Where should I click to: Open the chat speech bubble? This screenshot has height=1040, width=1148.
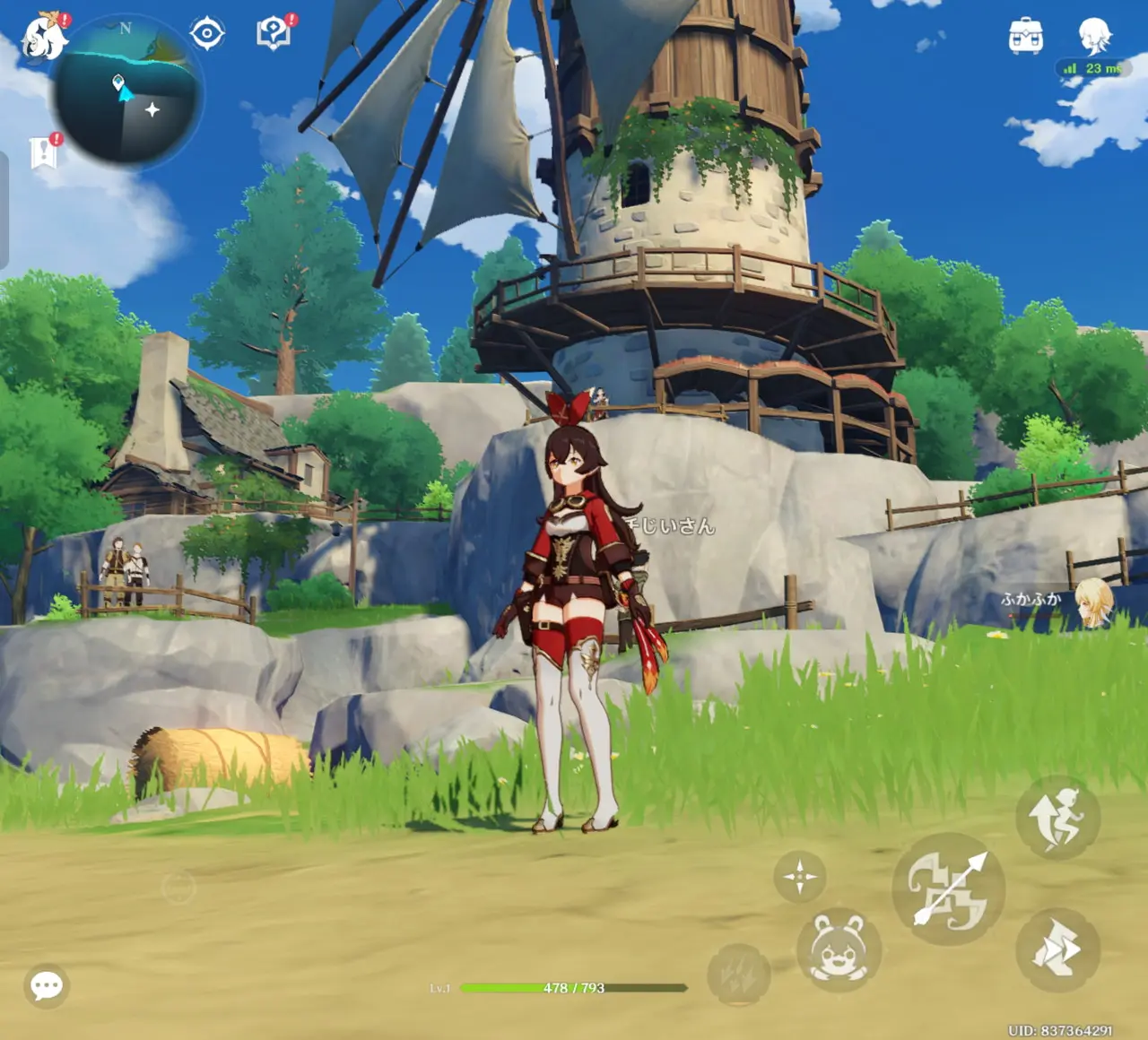click(47, 986)
